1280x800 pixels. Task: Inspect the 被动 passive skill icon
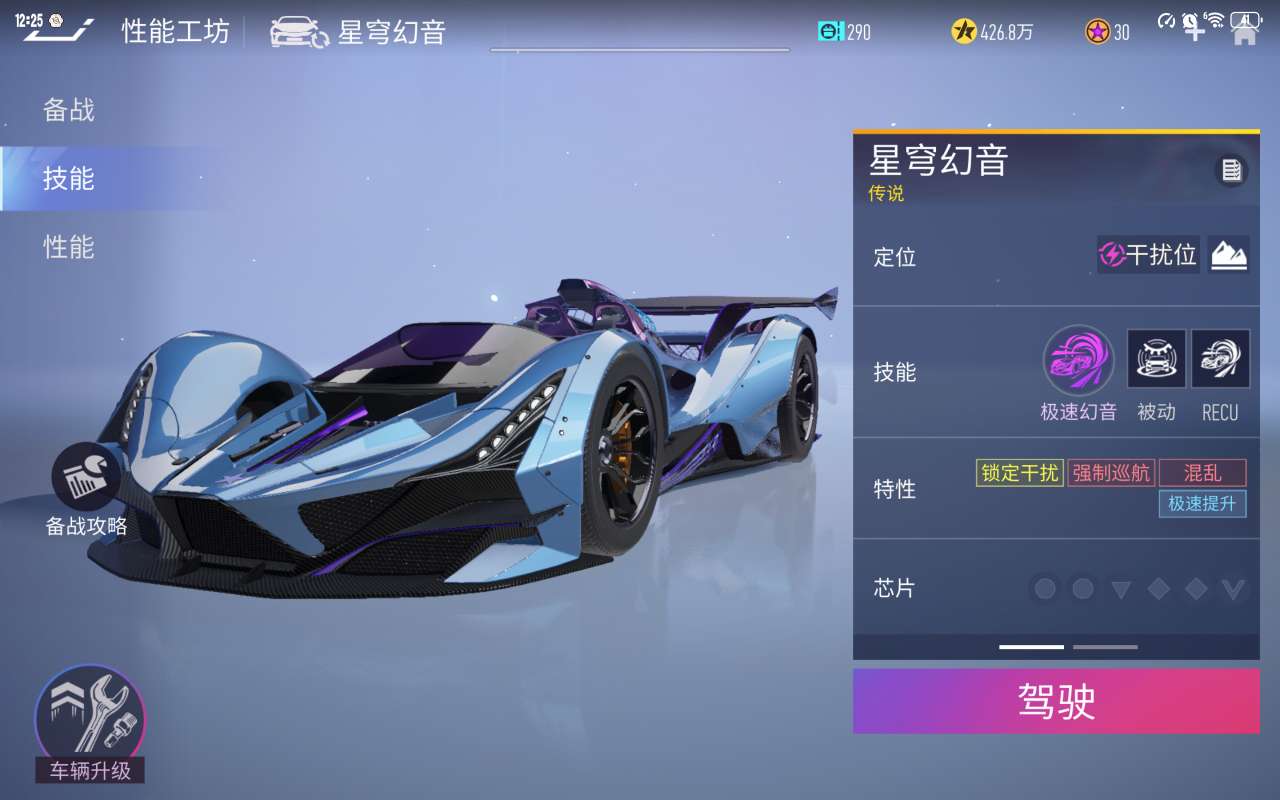pos(1156,359)
